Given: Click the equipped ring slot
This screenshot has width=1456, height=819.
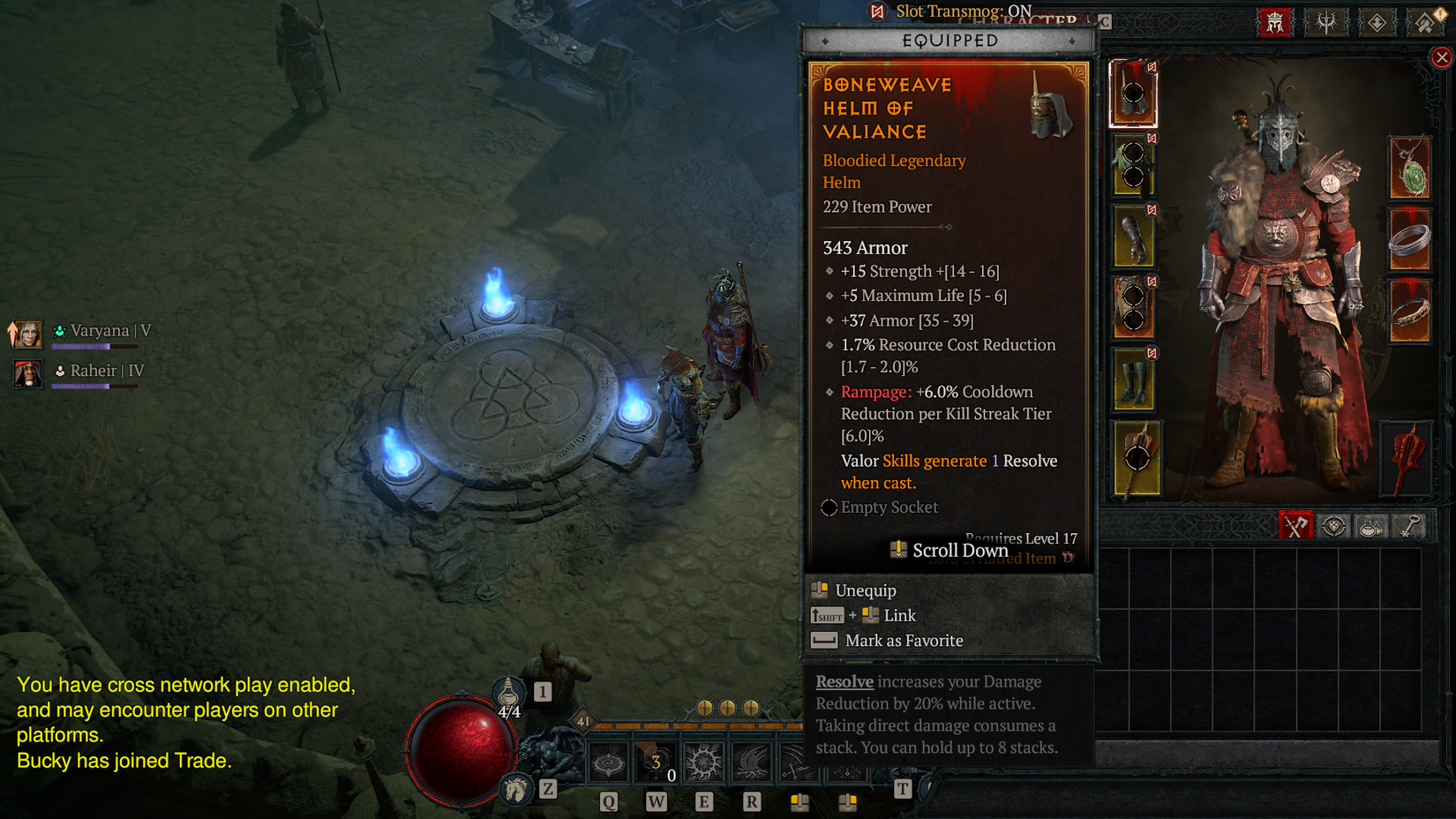Looking at the screenshot, I should [x=1409, y=238].
